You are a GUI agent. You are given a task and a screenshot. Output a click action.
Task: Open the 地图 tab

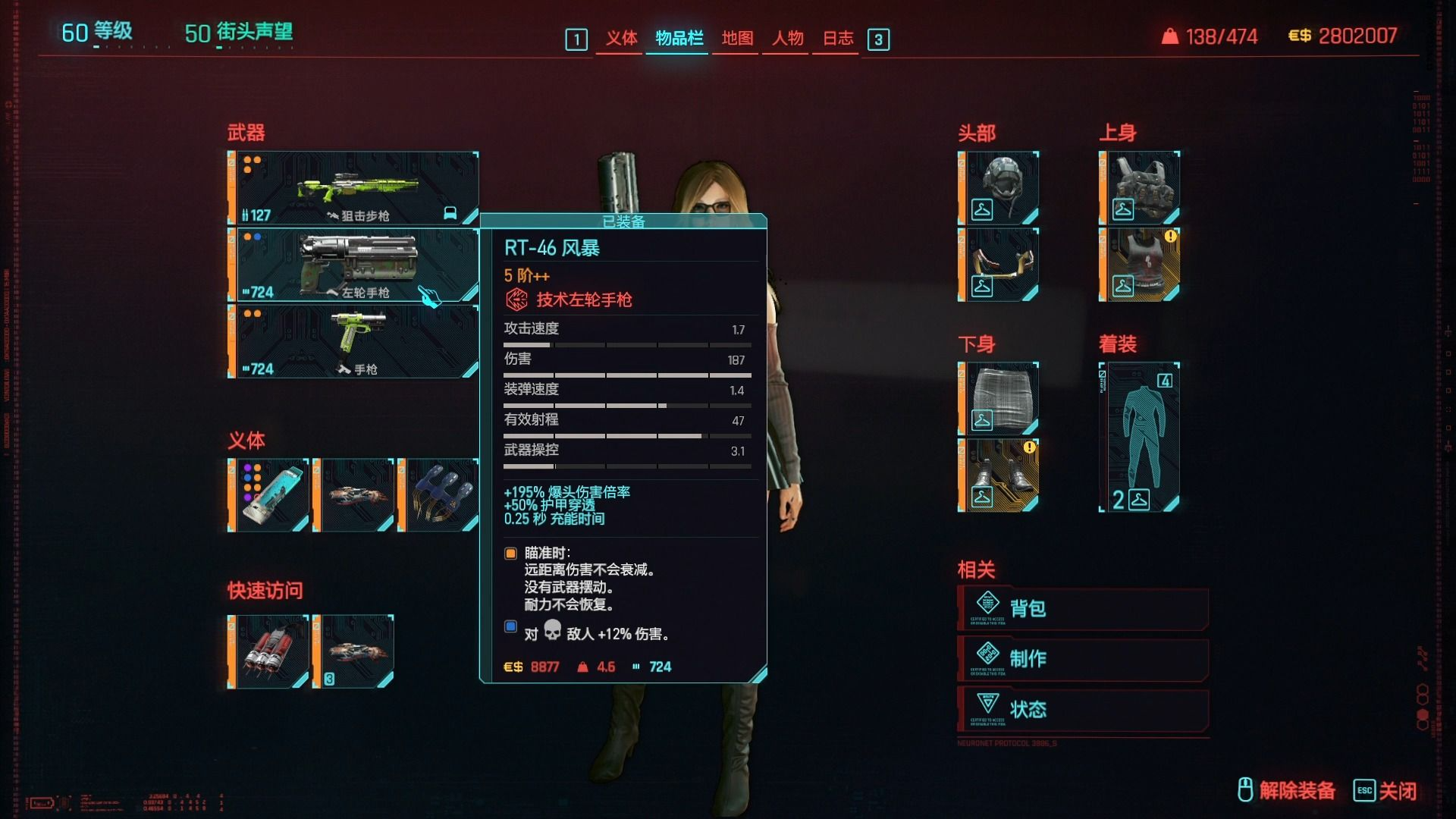click(x=737, y=38)
